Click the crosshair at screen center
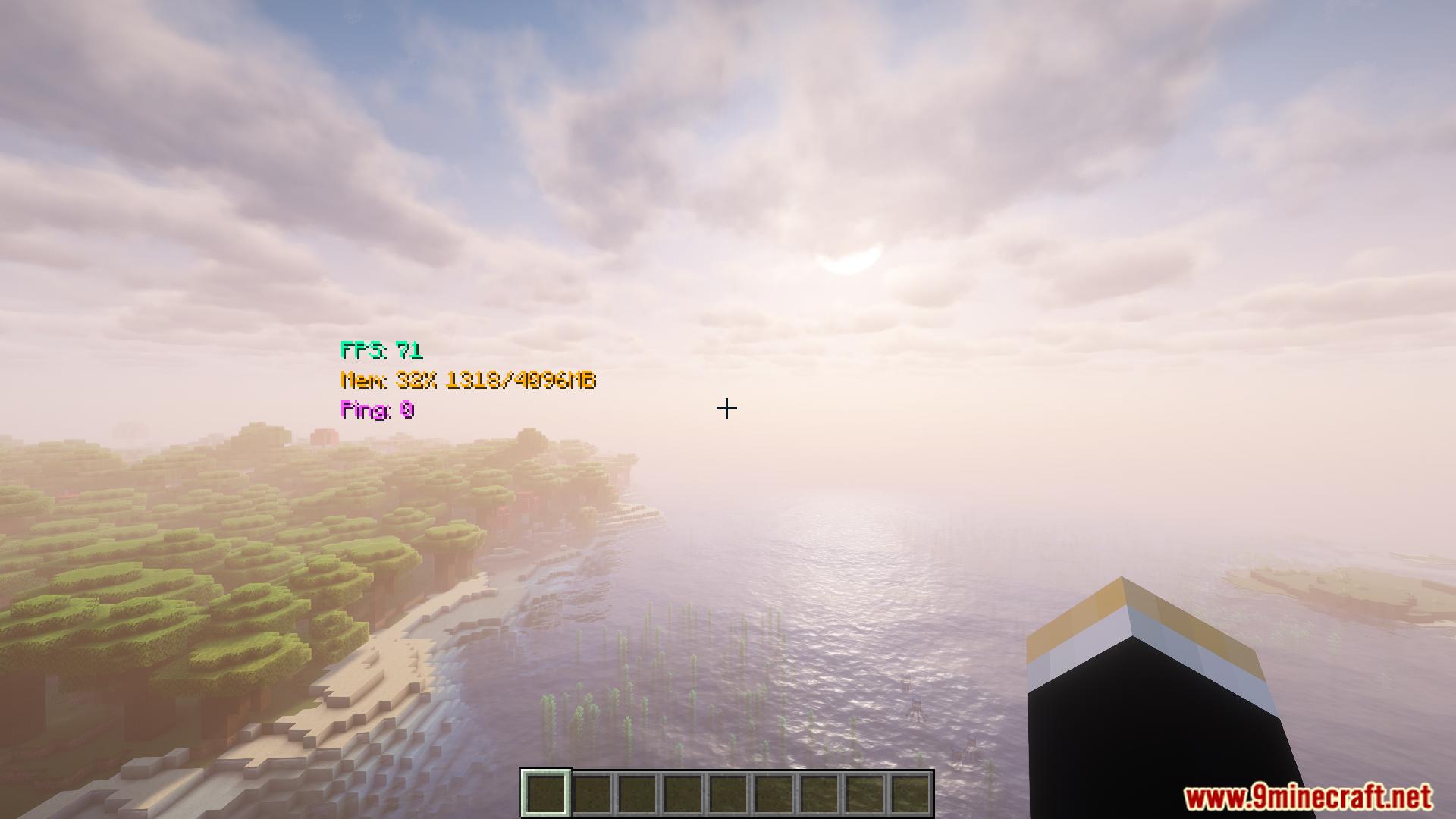The height and width of the screenshot is (819, 1456). (727, 409)
